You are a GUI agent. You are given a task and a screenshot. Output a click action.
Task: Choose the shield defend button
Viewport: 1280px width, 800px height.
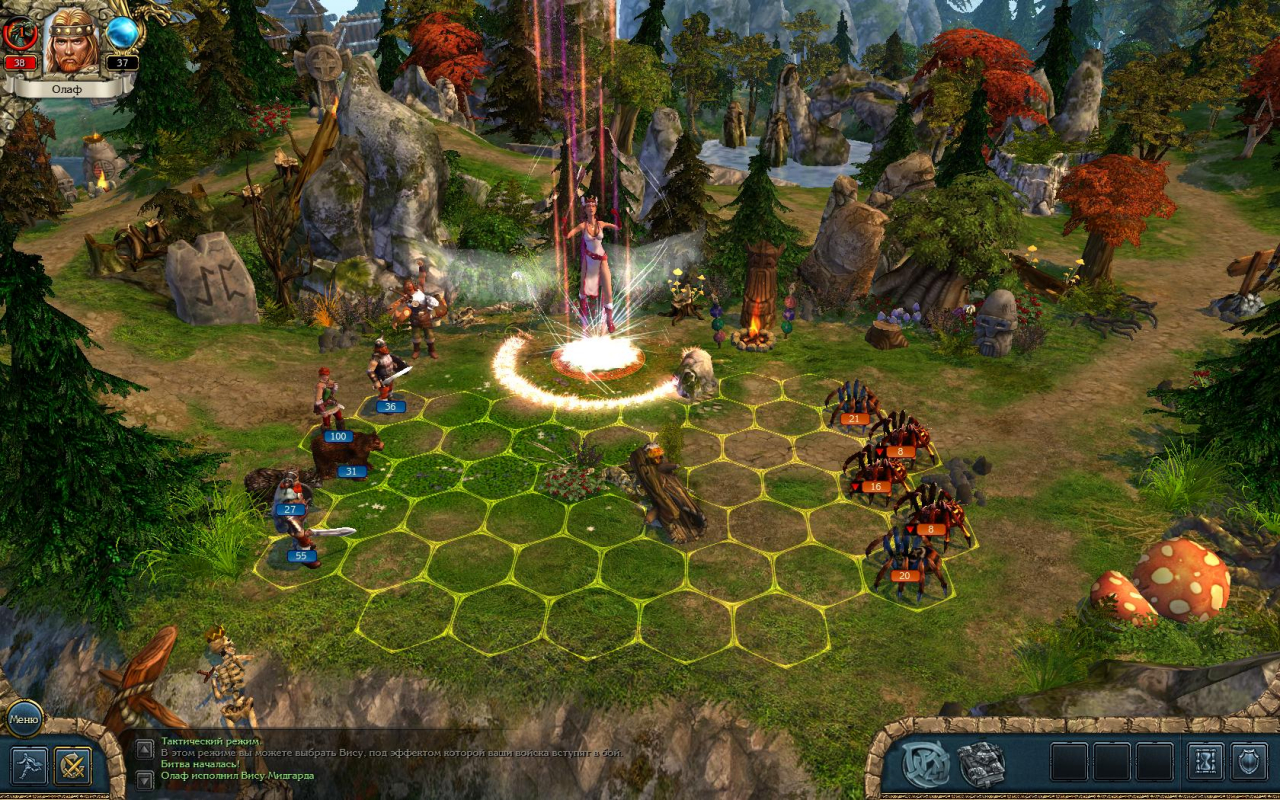click(1249, 762)
